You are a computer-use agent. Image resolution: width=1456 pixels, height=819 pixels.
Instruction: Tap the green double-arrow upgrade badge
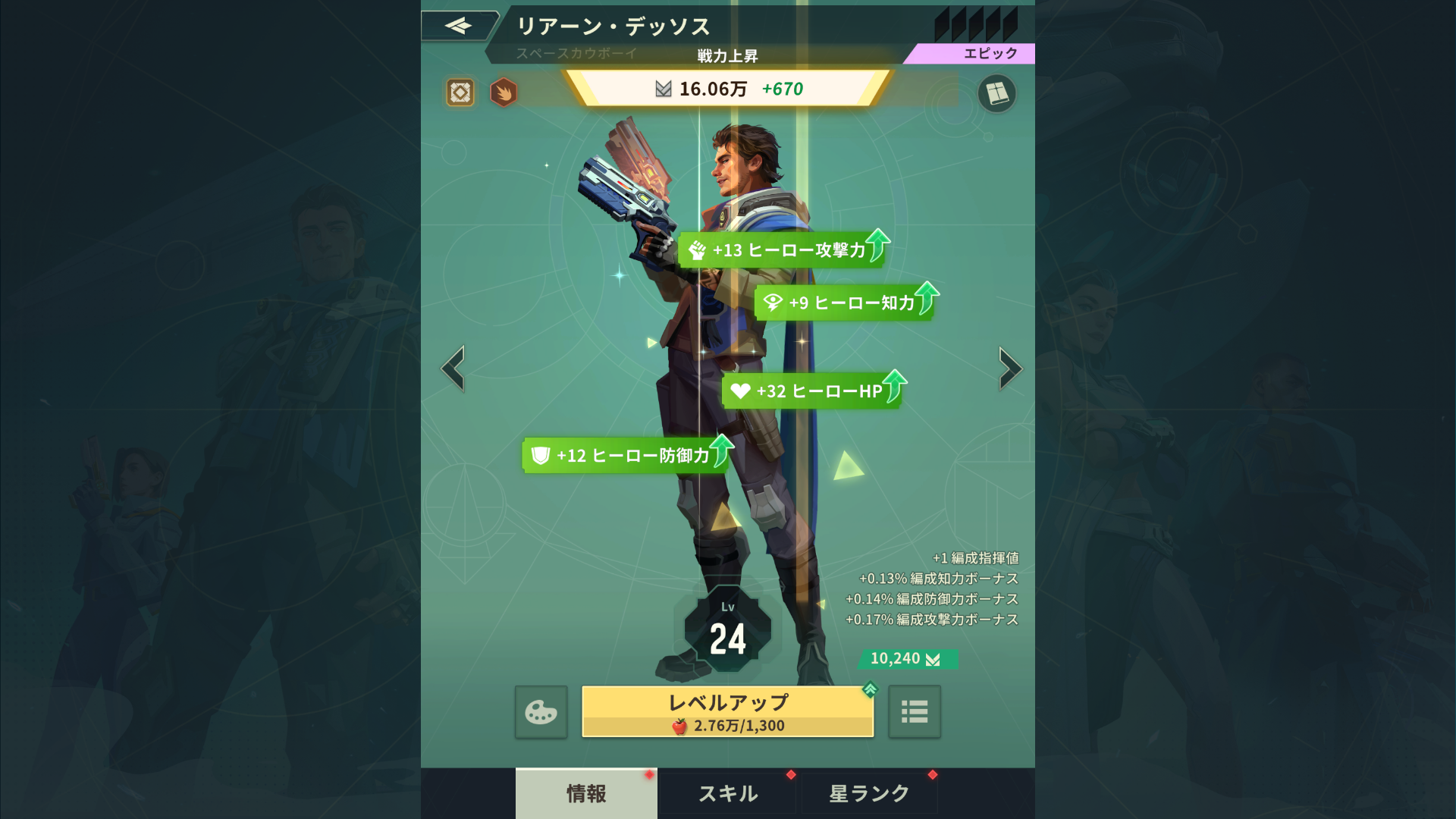click(x=870, y=691)
